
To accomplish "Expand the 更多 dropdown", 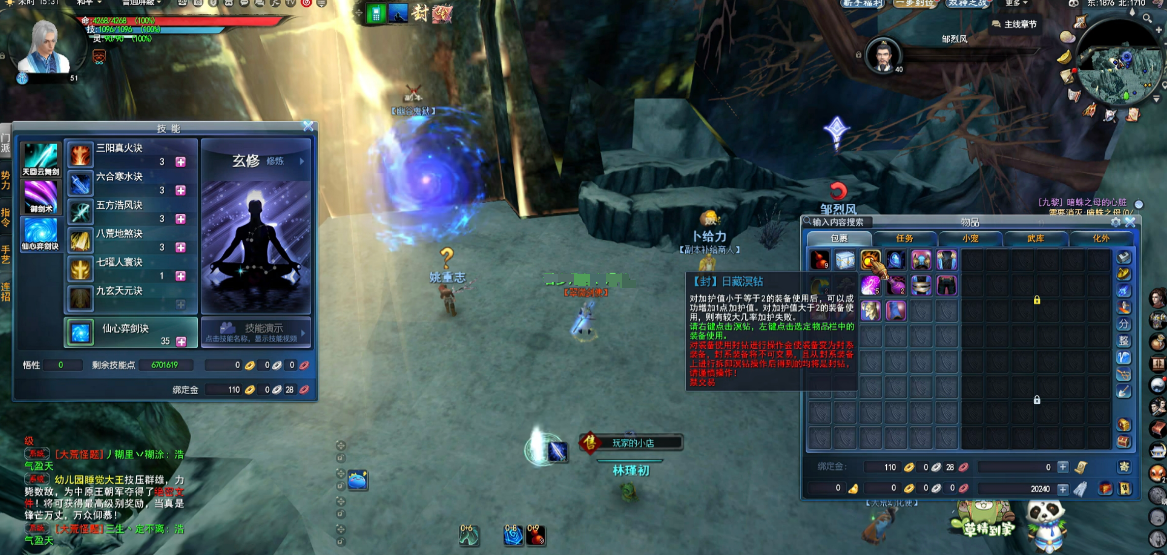I will point(1015,4).
